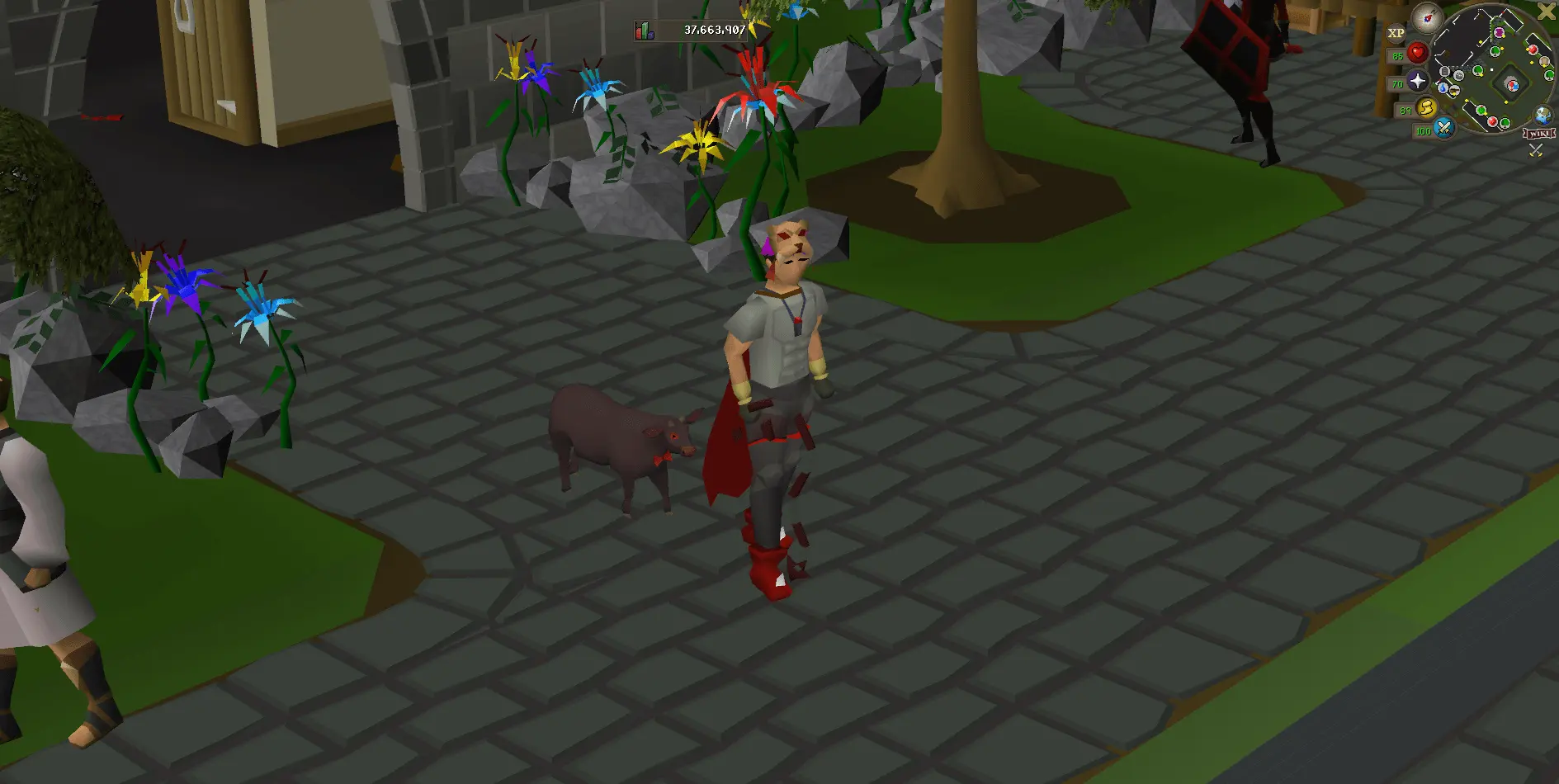The height and width of the screenshot is (784, 1559).
Task: Click the boot icon on the run energy orb
Action: [x=1426, y=108]
